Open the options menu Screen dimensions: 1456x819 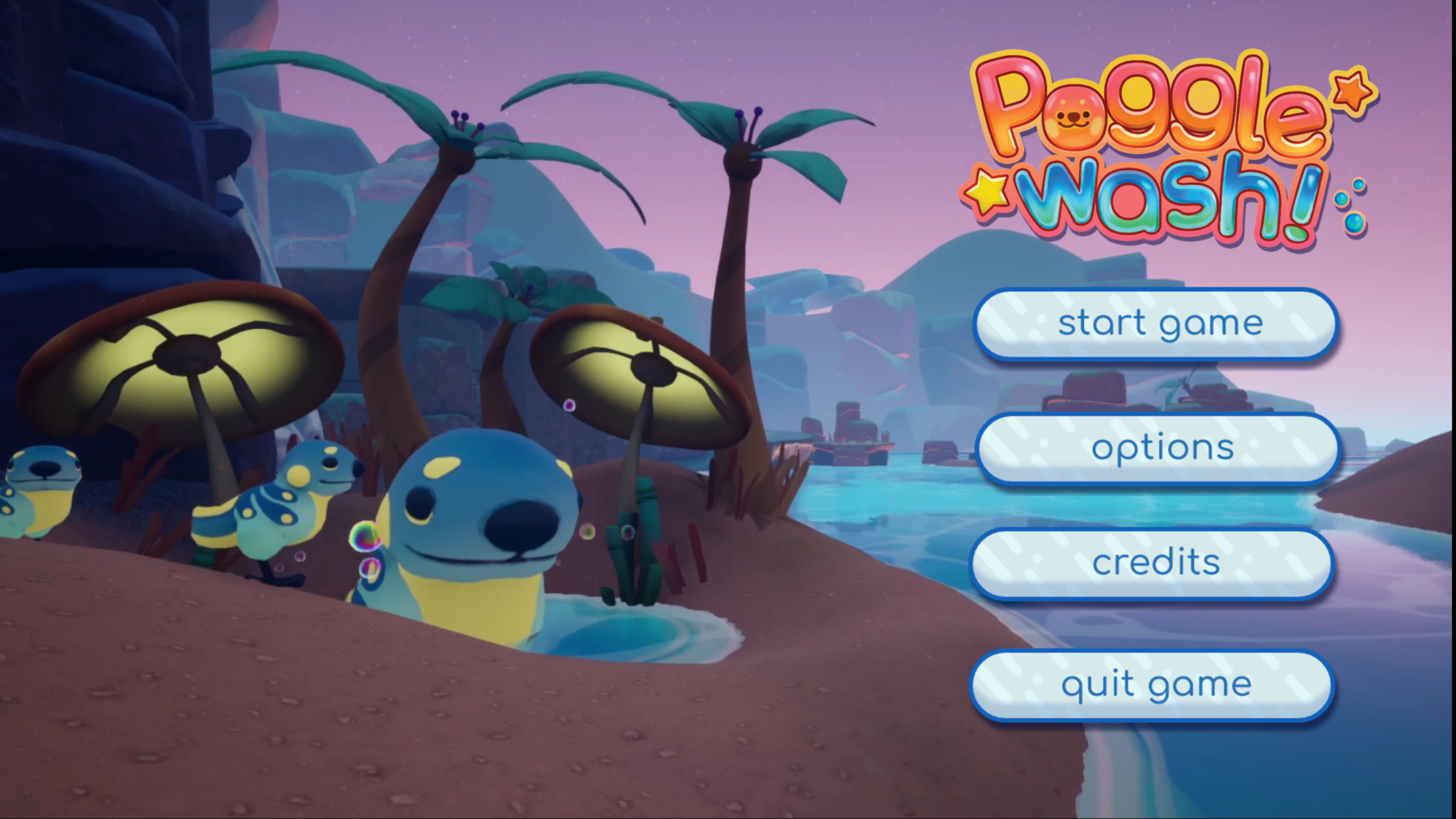1157,448
